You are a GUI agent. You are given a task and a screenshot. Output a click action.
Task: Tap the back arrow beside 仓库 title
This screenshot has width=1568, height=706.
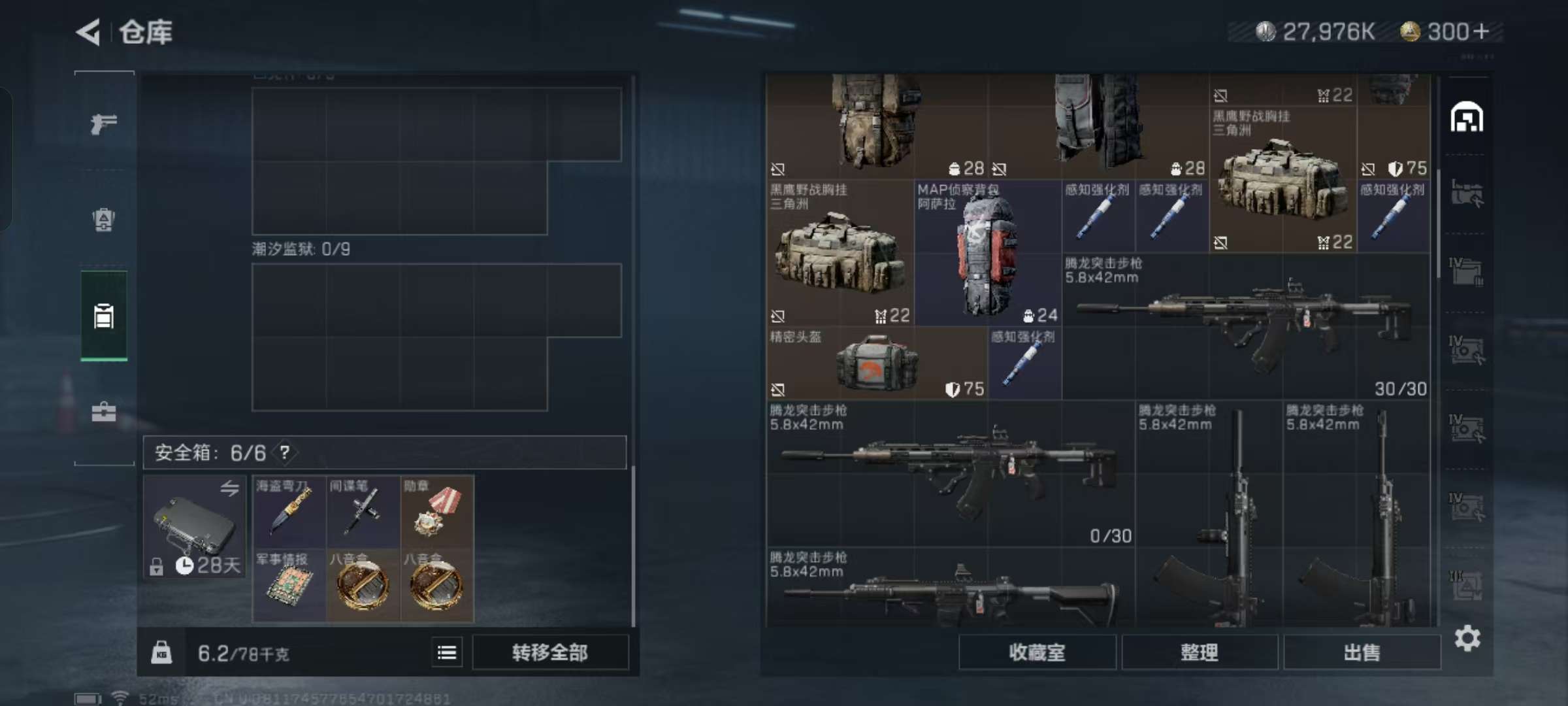[x=89, y=31]
